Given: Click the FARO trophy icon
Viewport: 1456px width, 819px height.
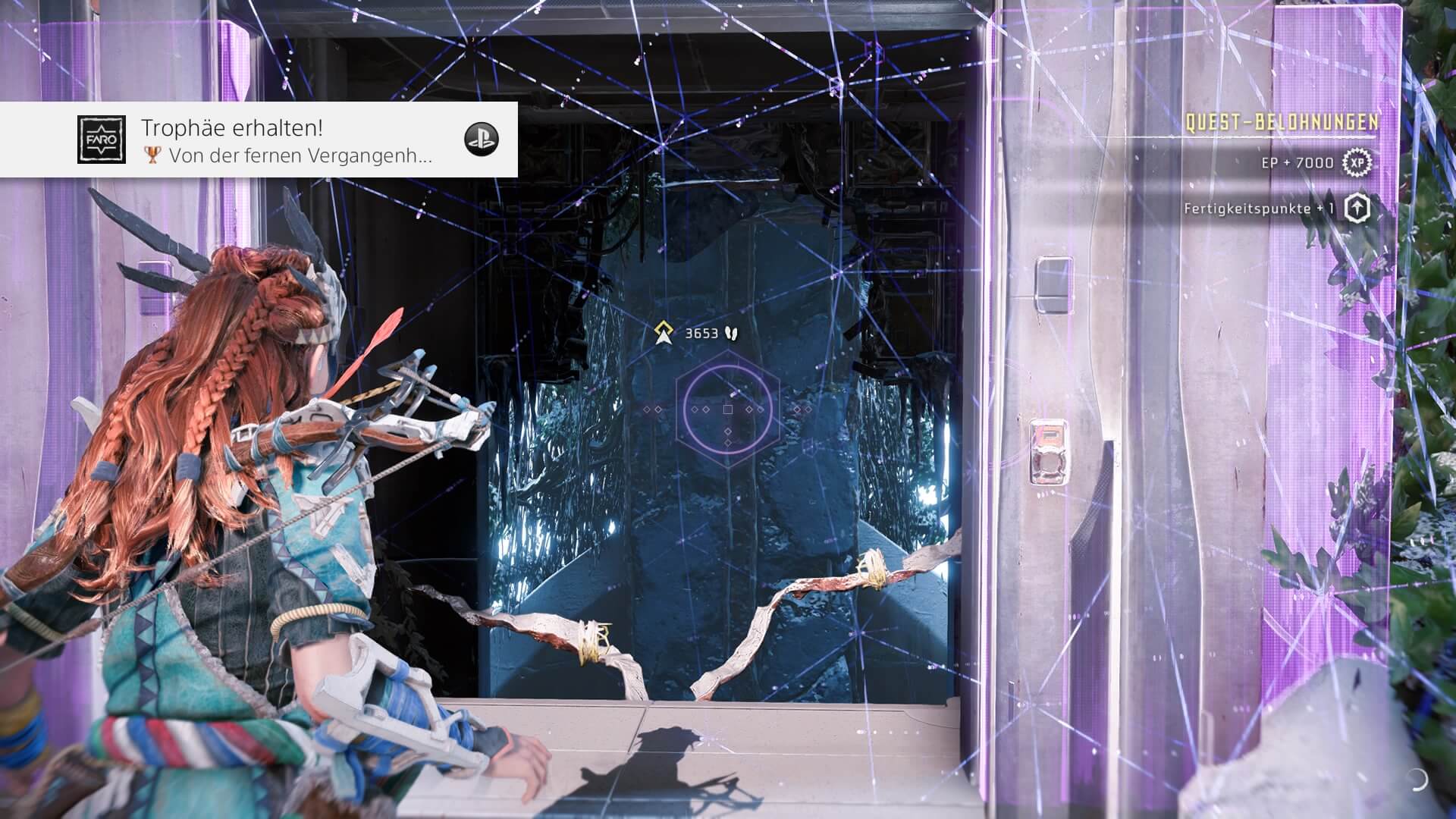Looking at the screenshot, I should (x=102, y=140).
